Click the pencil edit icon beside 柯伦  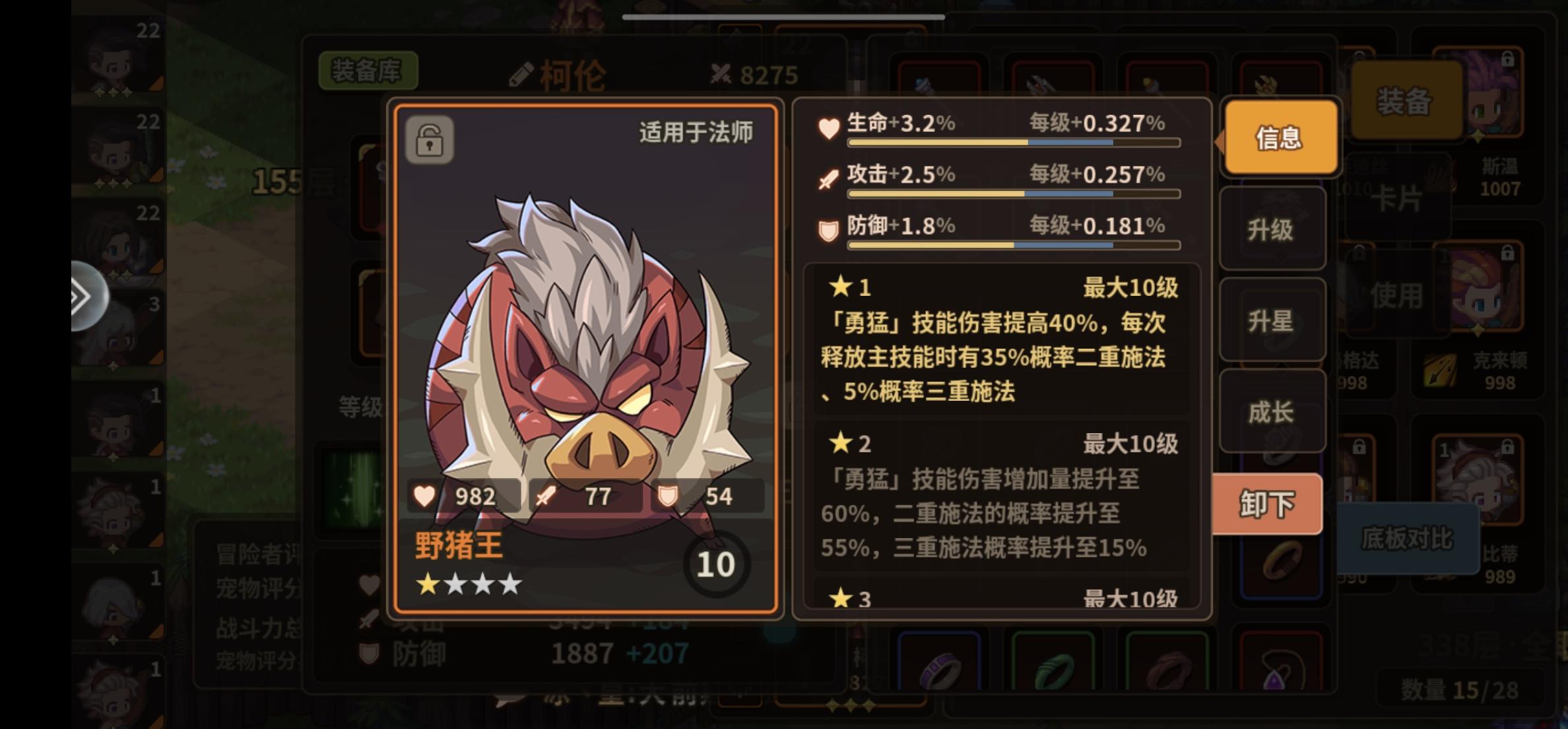tap(521, 73)
